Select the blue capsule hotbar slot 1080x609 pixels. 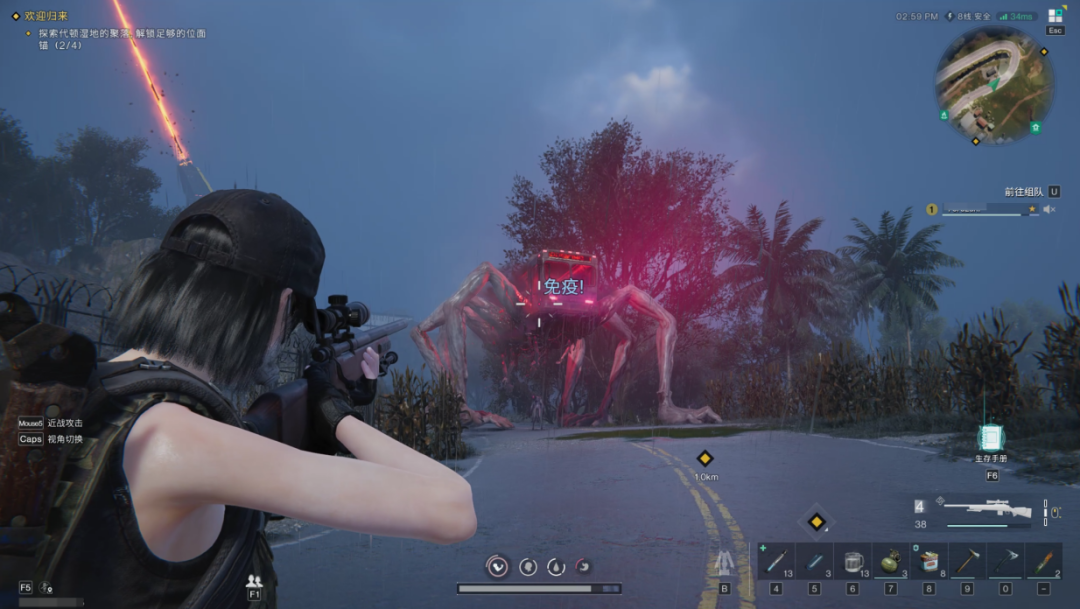pyautogui.click(x=814, y=561)
